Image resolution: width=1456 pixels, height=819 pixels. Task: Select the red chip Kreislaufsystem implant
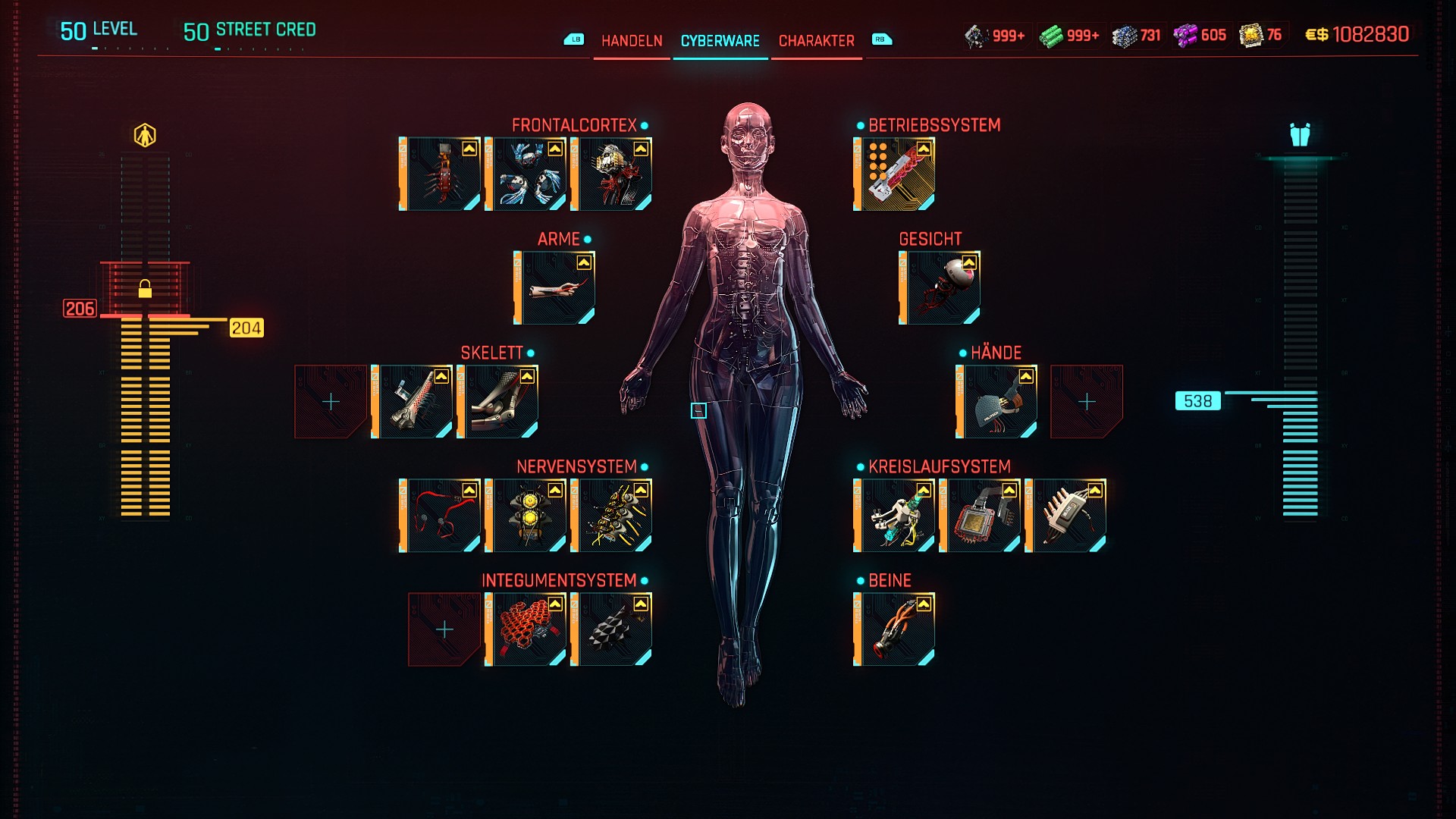pyautogui.click(x=981, y=516)
